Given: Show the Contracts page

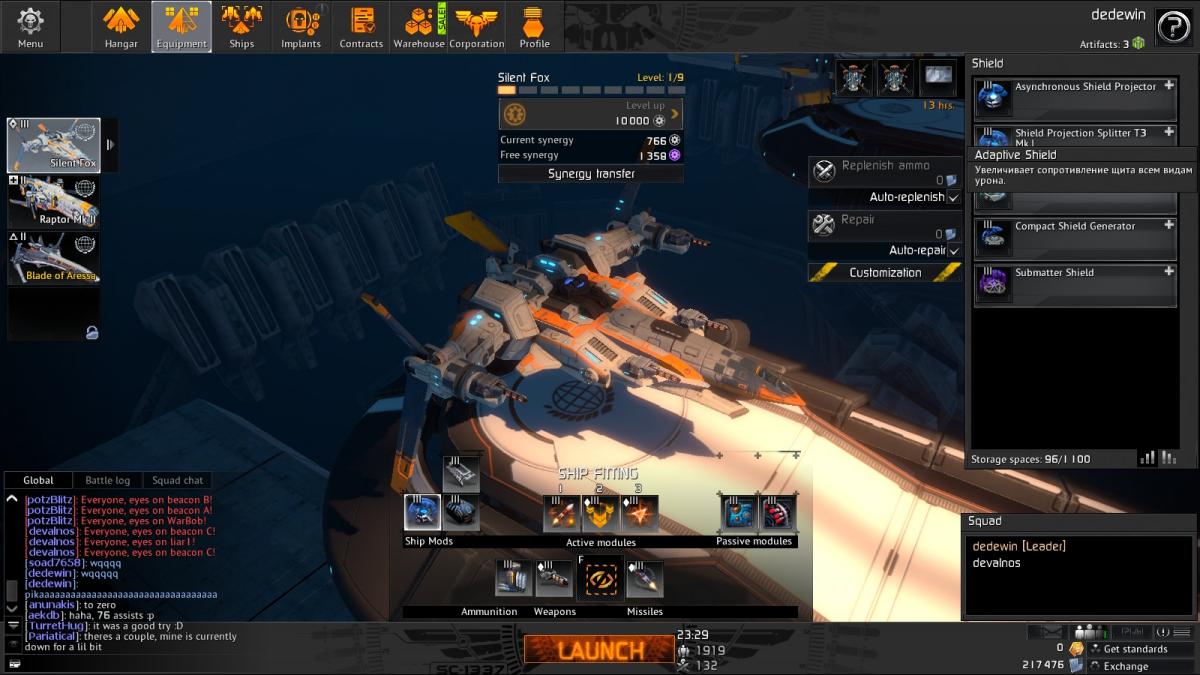Looking at the screenshot, I should pos(361,27).
